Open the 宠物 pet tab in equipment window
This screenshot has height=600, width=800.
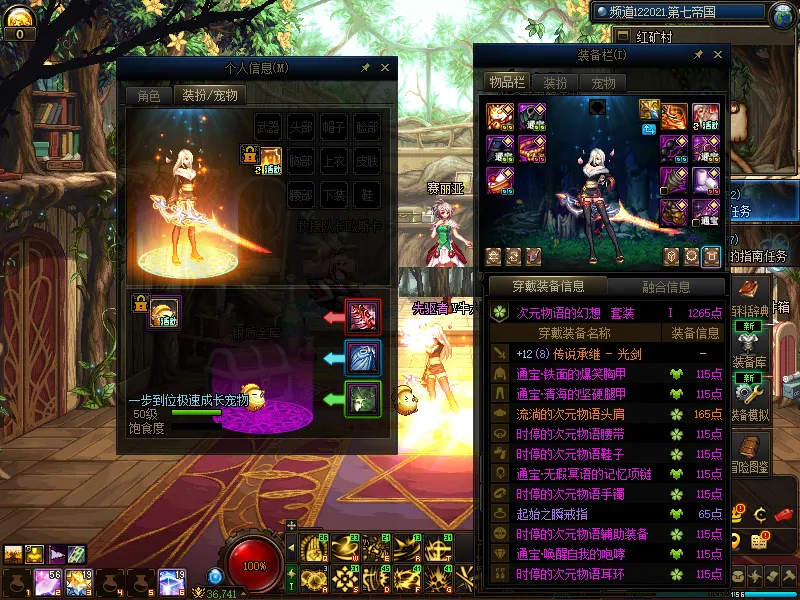click(x=603, y=83)
